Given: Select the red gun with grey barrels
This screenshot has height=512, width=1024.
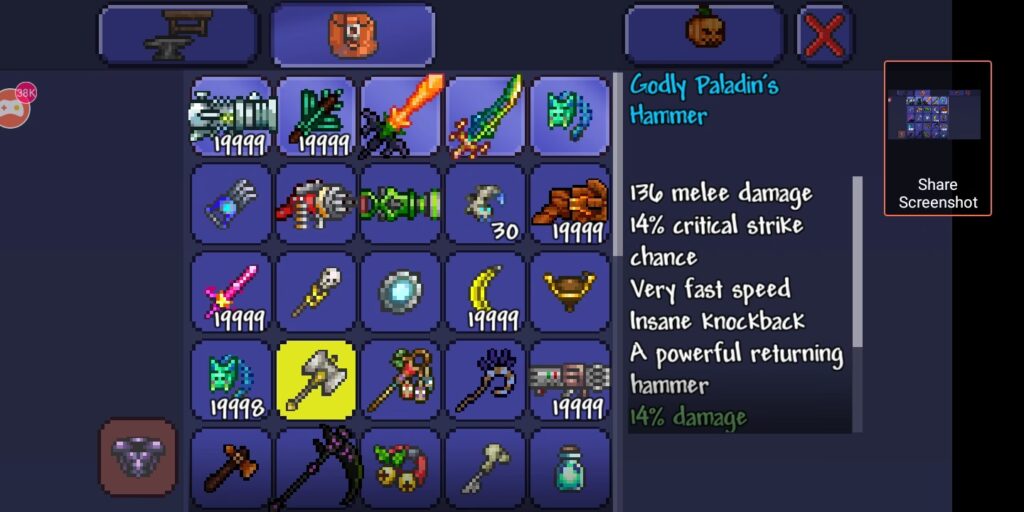Looking at the screenshot, I should click(x=316, y=204).
